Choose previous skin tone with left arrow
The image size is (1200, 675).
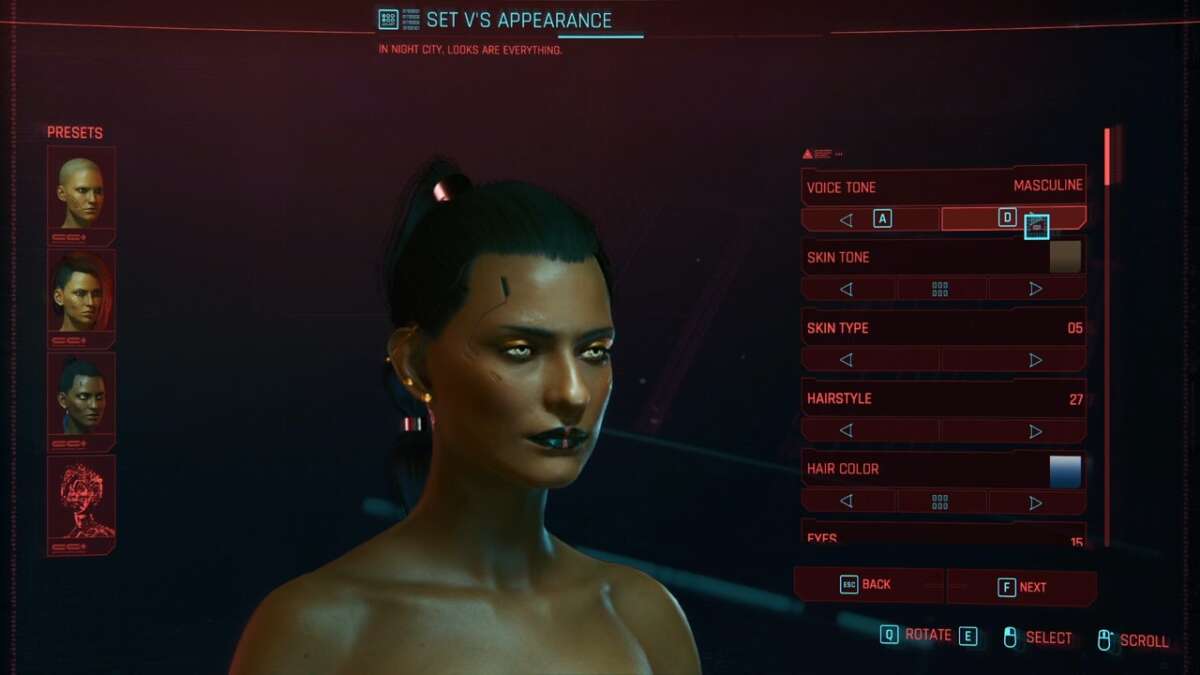847,289
